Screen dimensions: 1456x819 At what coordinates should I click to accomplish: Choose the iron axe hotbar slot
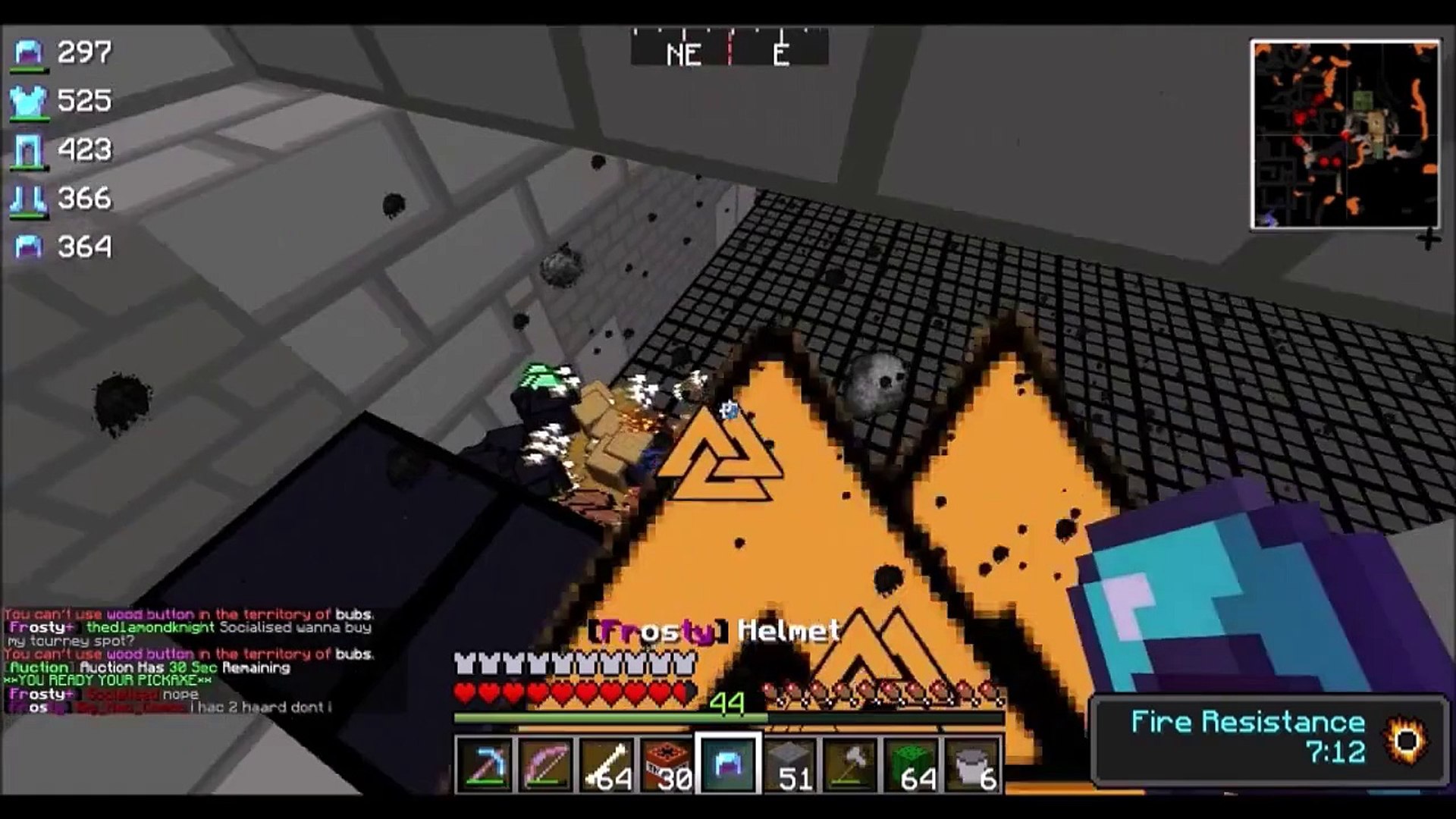tap(851, 764)
